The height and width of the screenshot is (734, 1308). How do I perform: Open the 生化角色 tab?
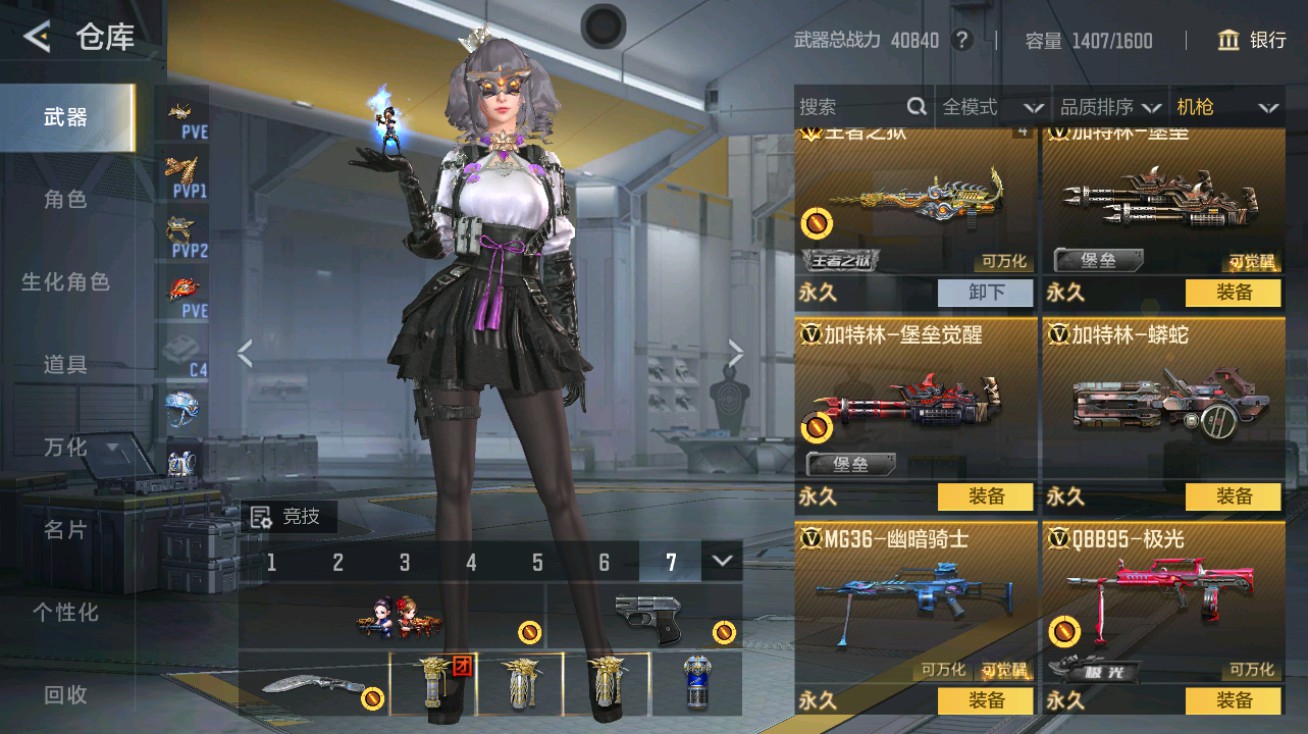(66, 282)
